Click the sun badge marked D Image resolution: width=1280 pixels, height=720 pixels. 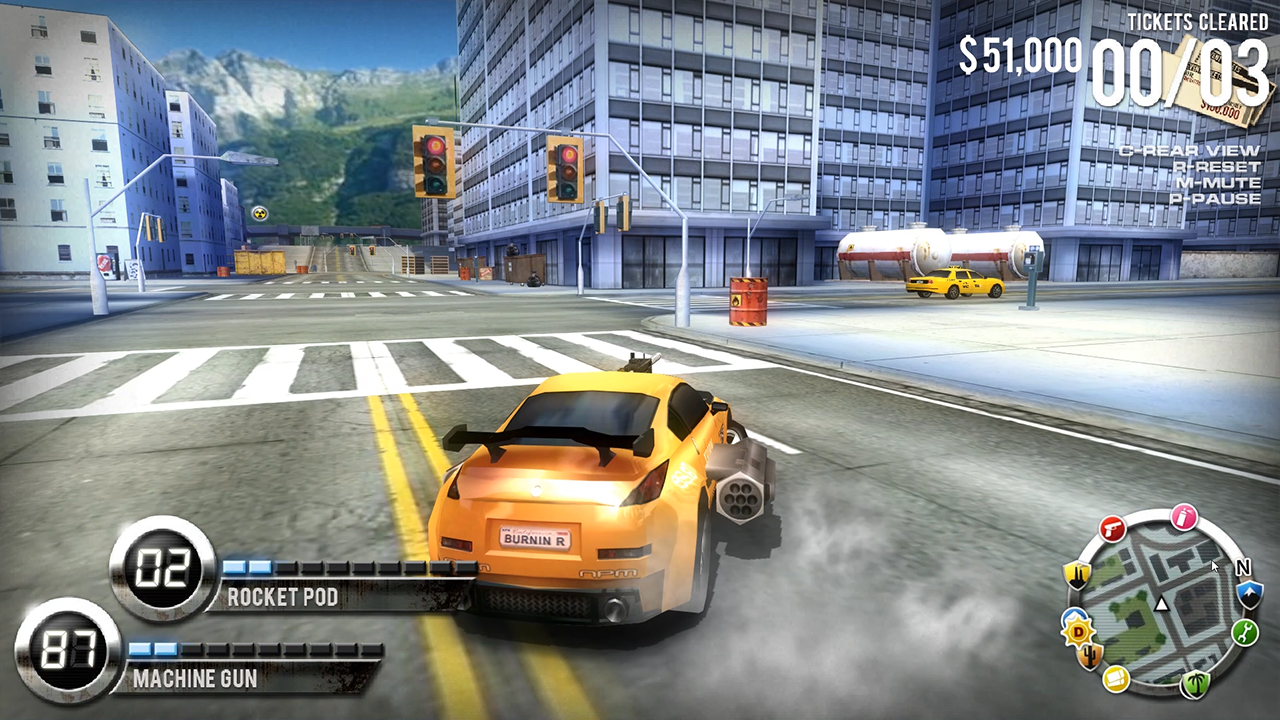point(1077,631)
